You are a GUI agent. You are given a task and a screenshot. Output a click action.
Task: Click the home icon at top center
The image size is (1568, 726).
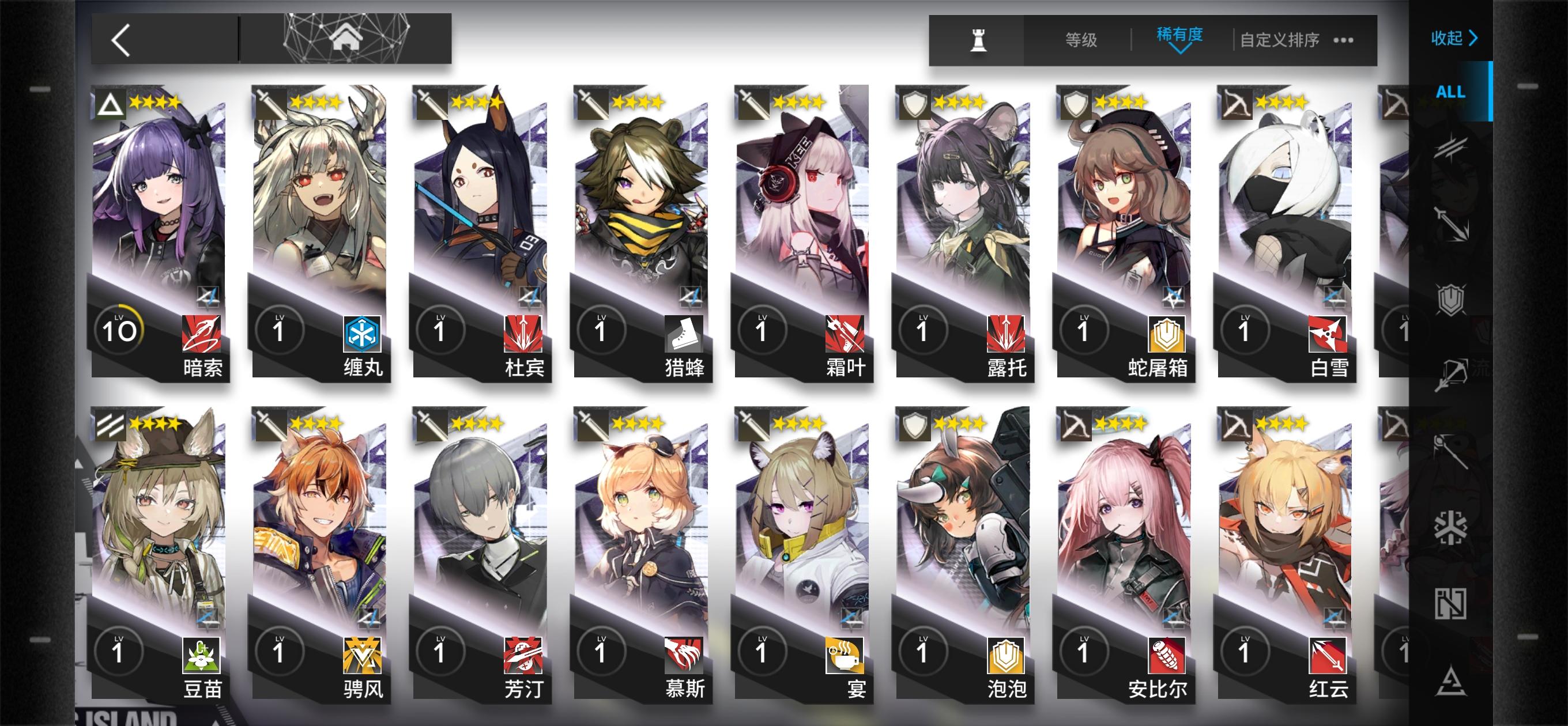345,37
